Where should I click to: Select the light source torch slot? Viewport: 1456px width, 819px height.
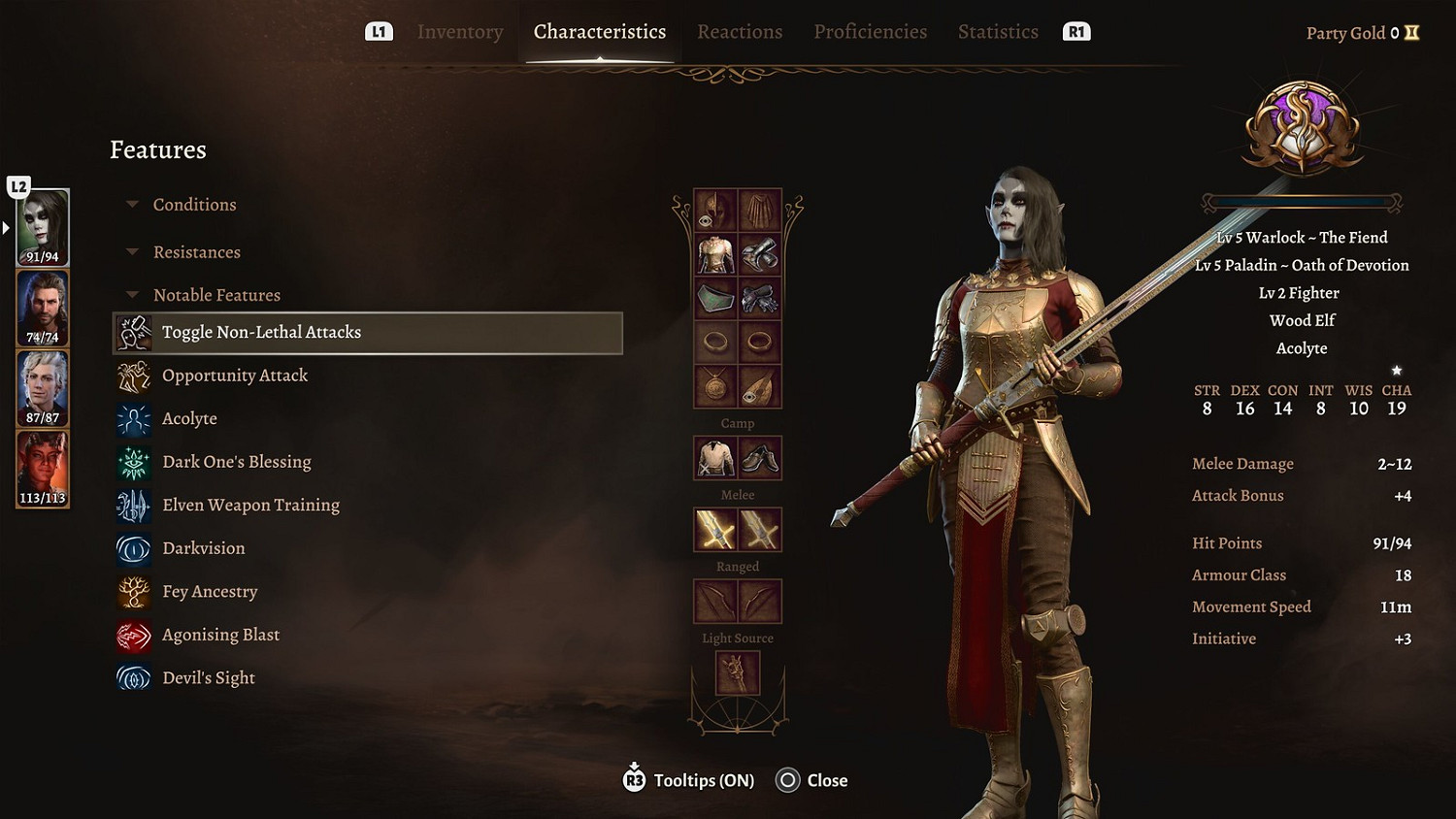click(737, 672)
